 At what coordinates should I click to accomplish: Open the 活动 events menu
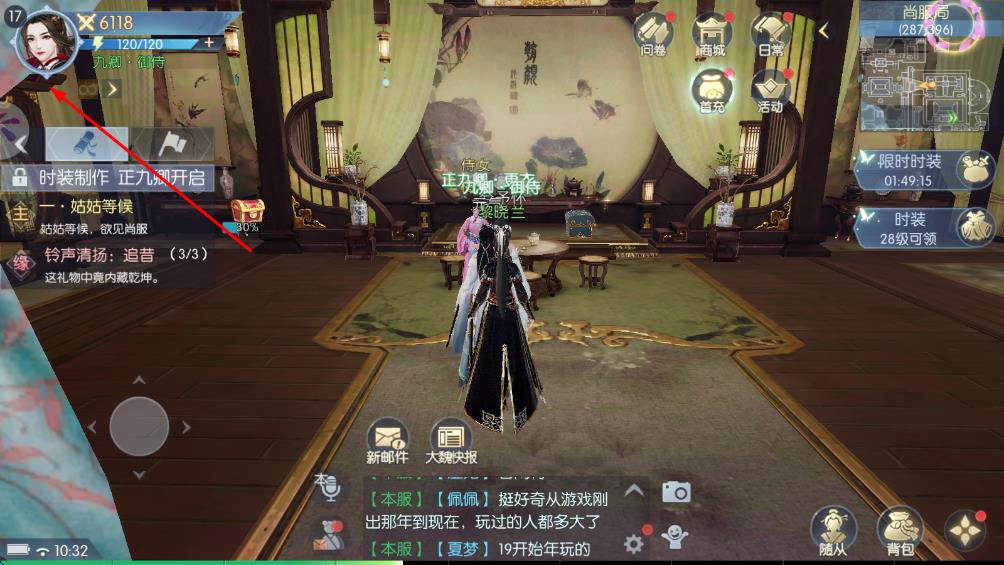(x=771, y=90)
